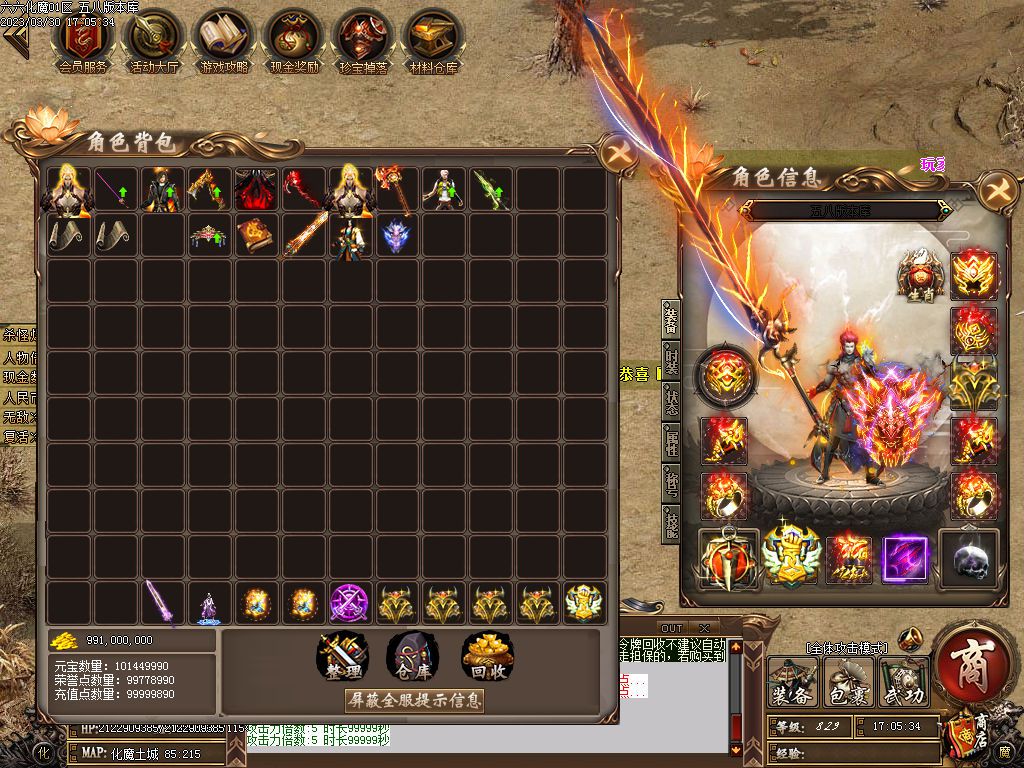Toggle 屏蔽全服提示信息 server message blocking

(x=413, y=700)
